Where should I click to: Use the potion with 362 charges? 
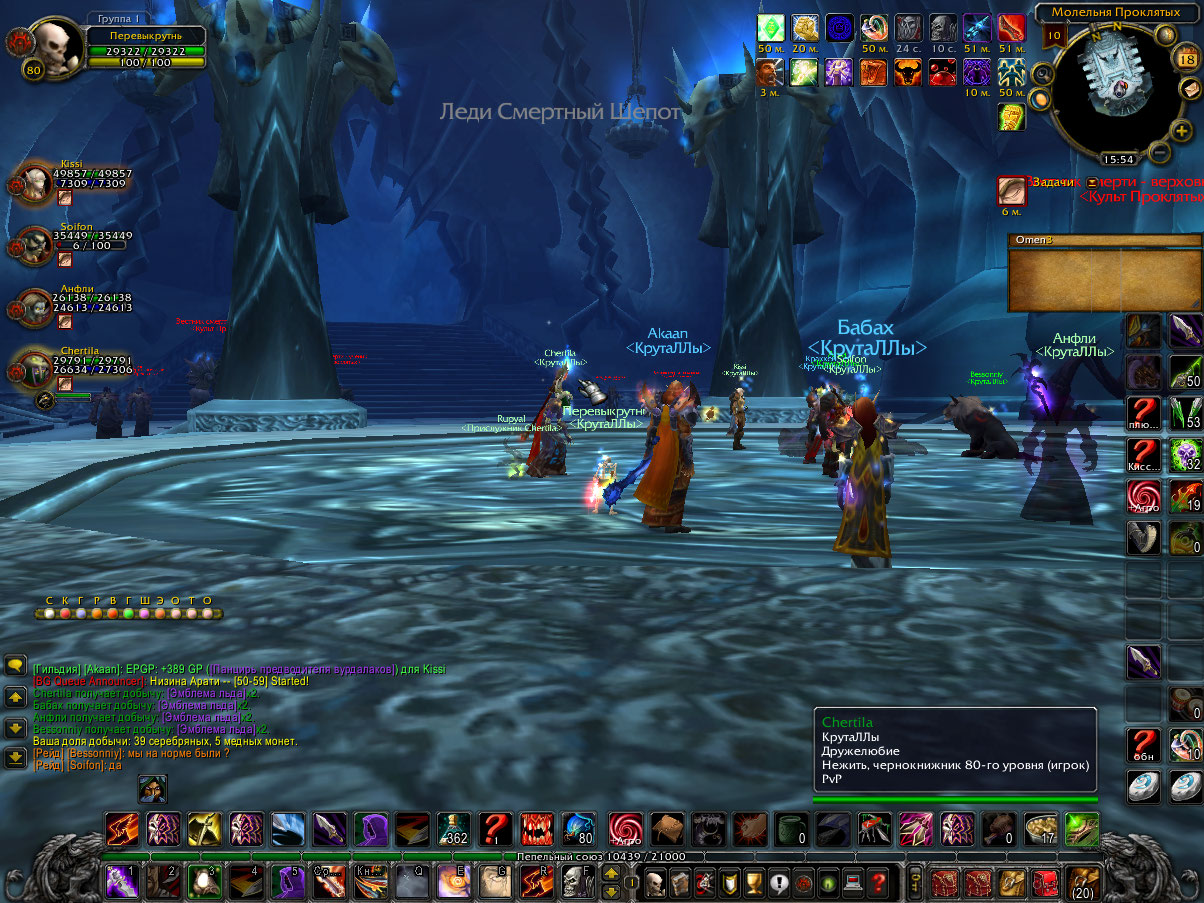click(x=453, y=829)
